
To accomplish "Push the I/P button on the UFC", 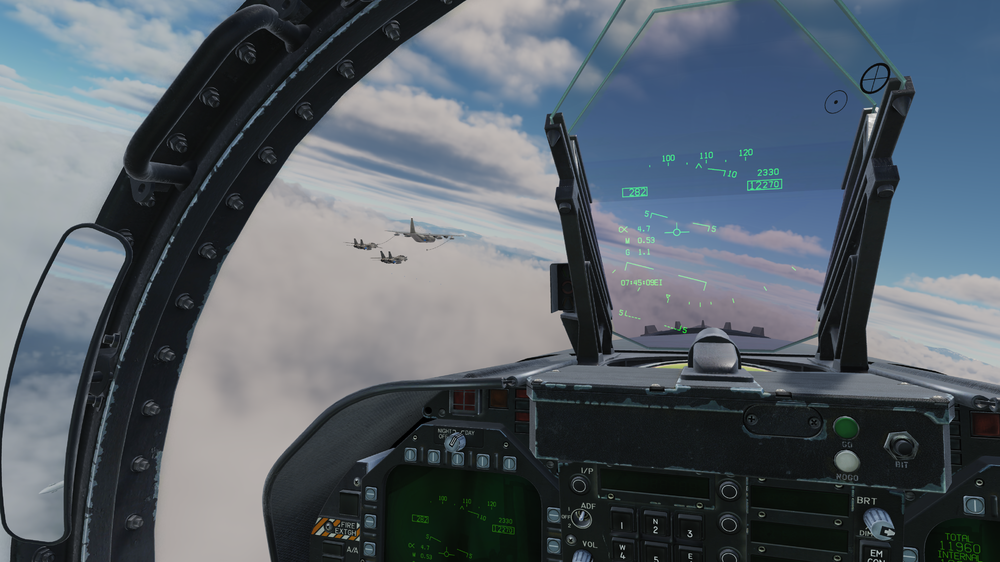I will 579,485.
